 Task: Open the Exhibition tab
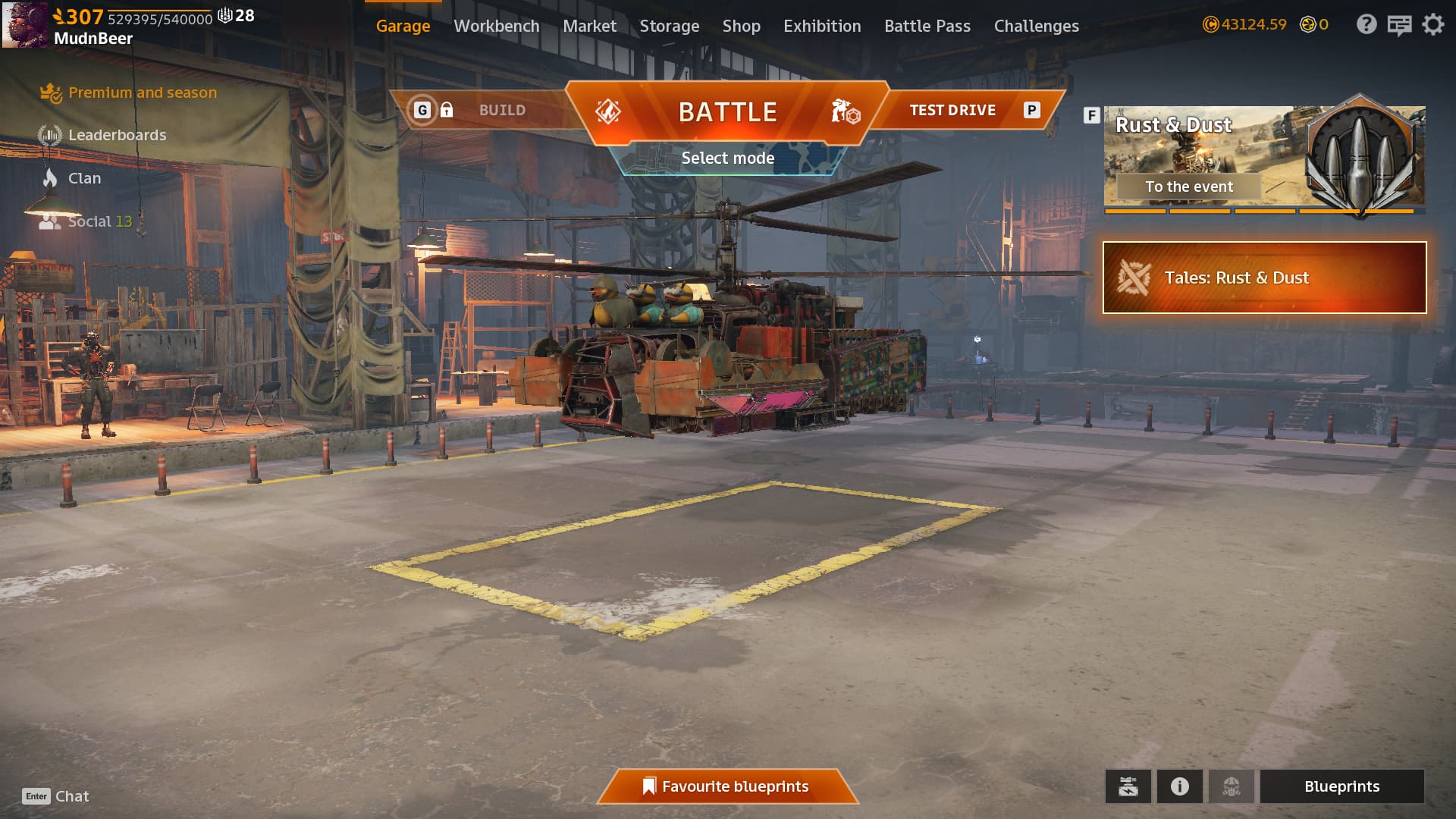tap(822, 26)
